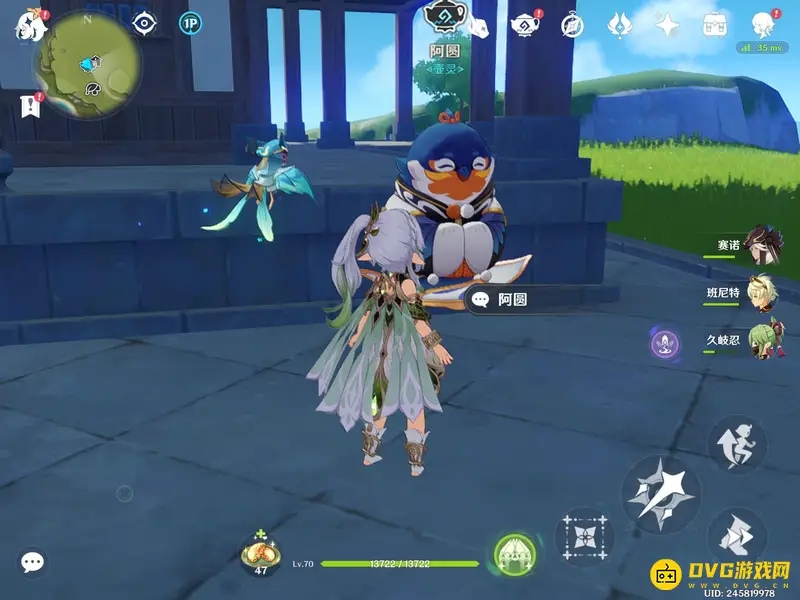Activate the elemental sight eye icon
Screen dimensions: 800x600
[x=145, y=23]
